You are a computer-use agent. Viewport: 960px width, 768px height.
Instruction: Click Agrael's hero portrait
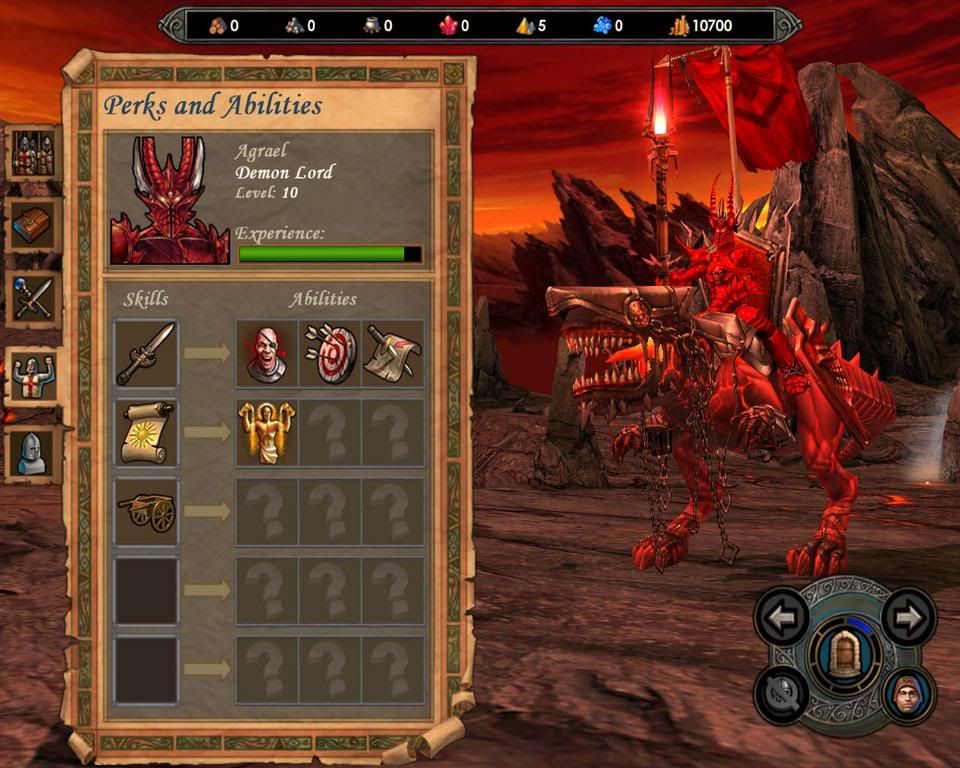pyautogui.click(x=169, y=200)
